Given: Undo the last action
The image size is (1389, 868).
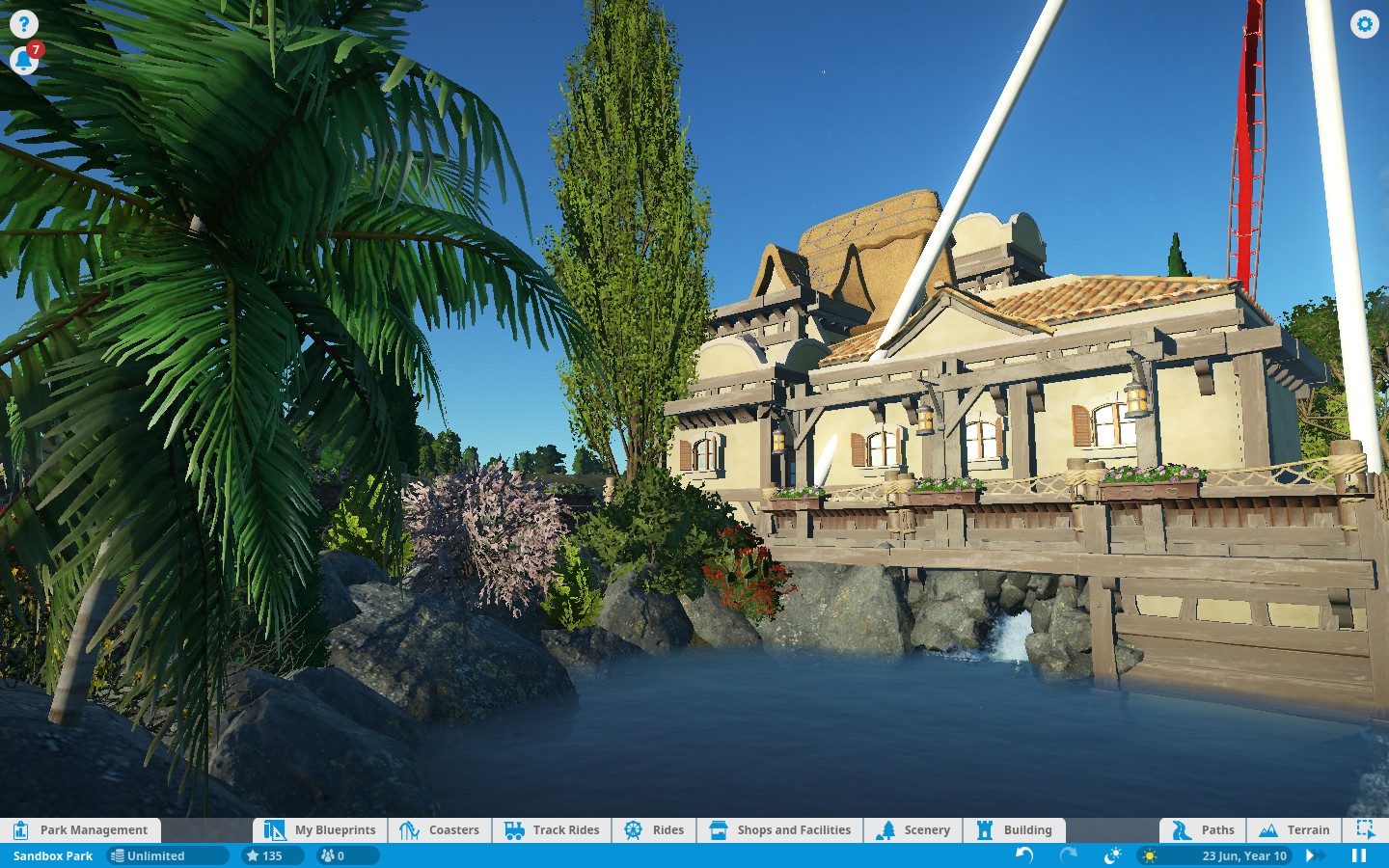Looking at the screenshot, I should click(1024, 855).
